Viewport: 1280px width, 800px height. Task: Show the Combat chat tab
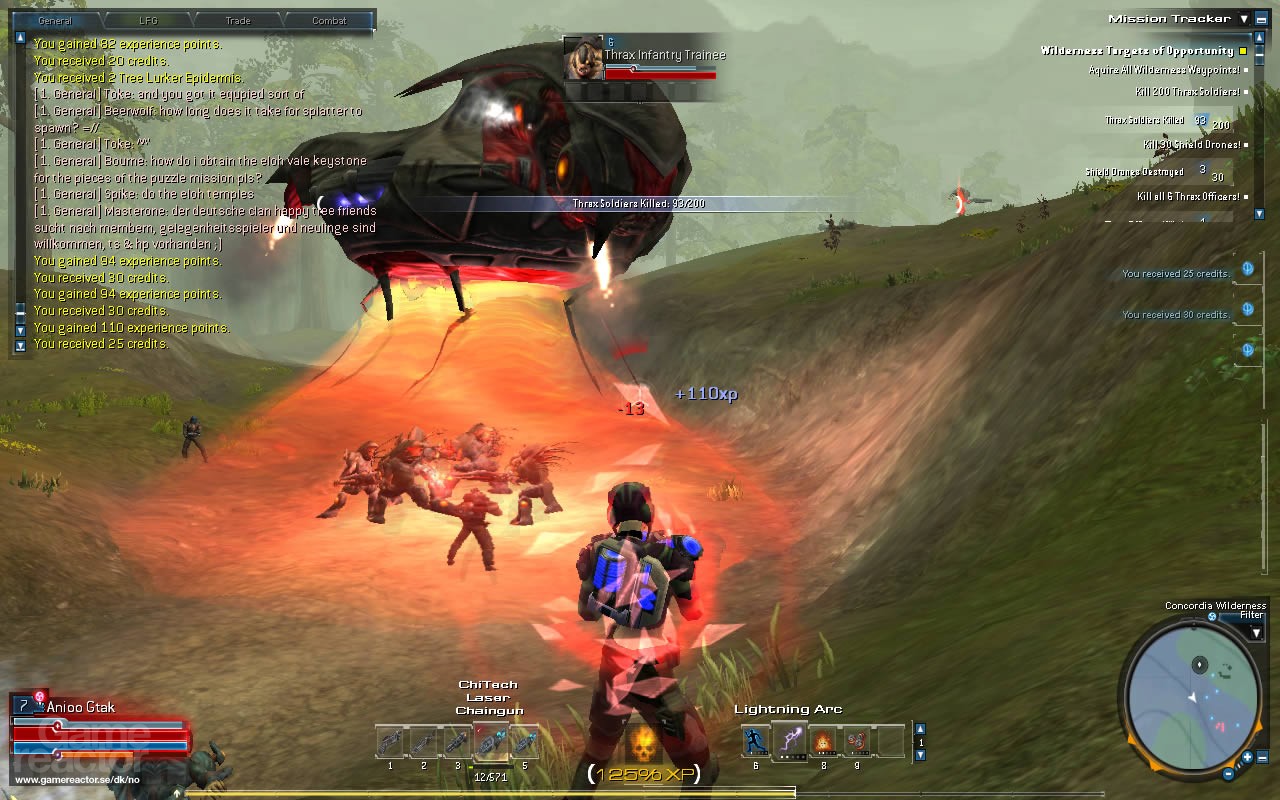click(x=329, y=20)
